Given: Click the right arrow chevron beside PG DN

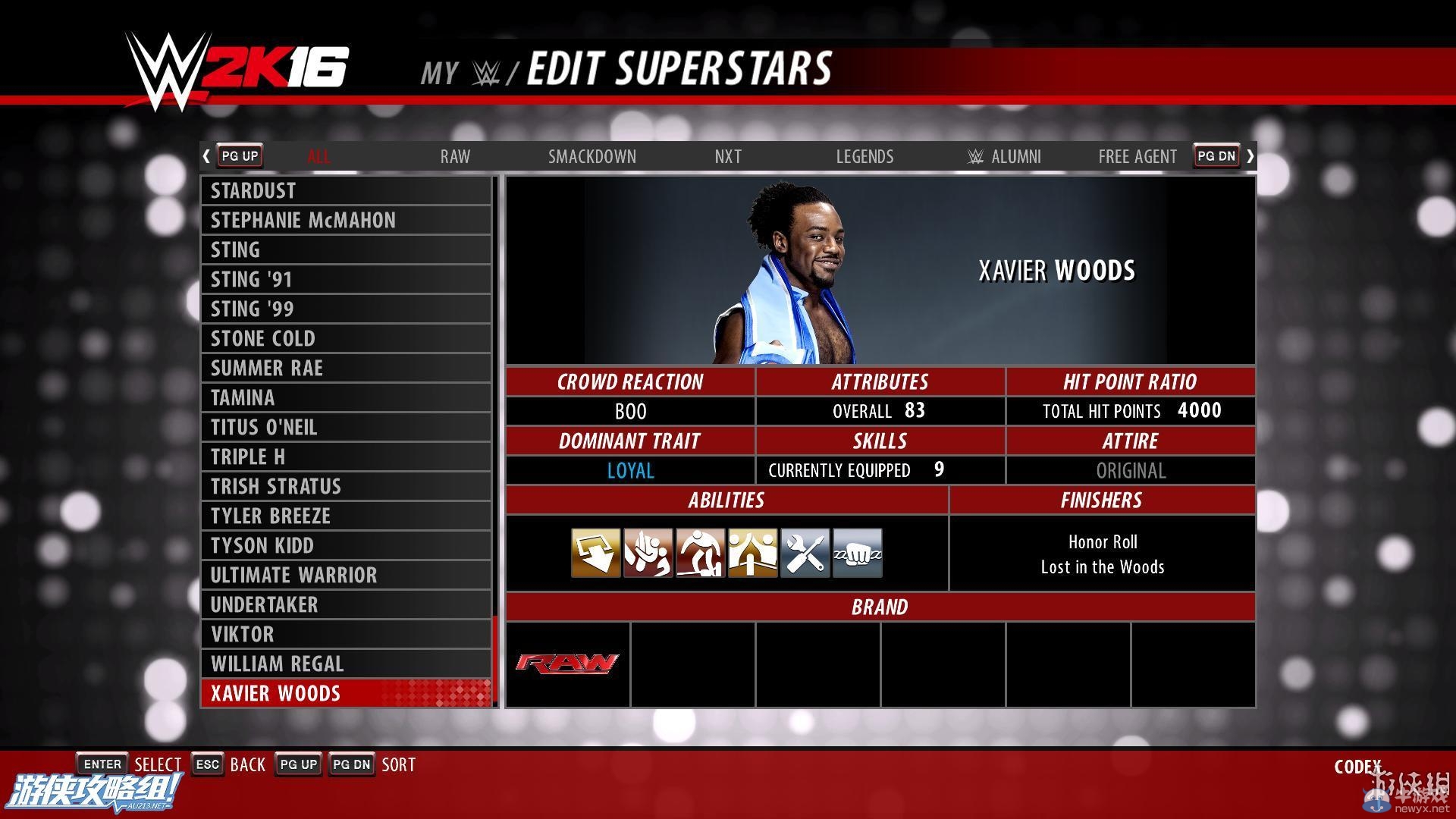Looking at the screenshot, I should tap(1250, 155).
